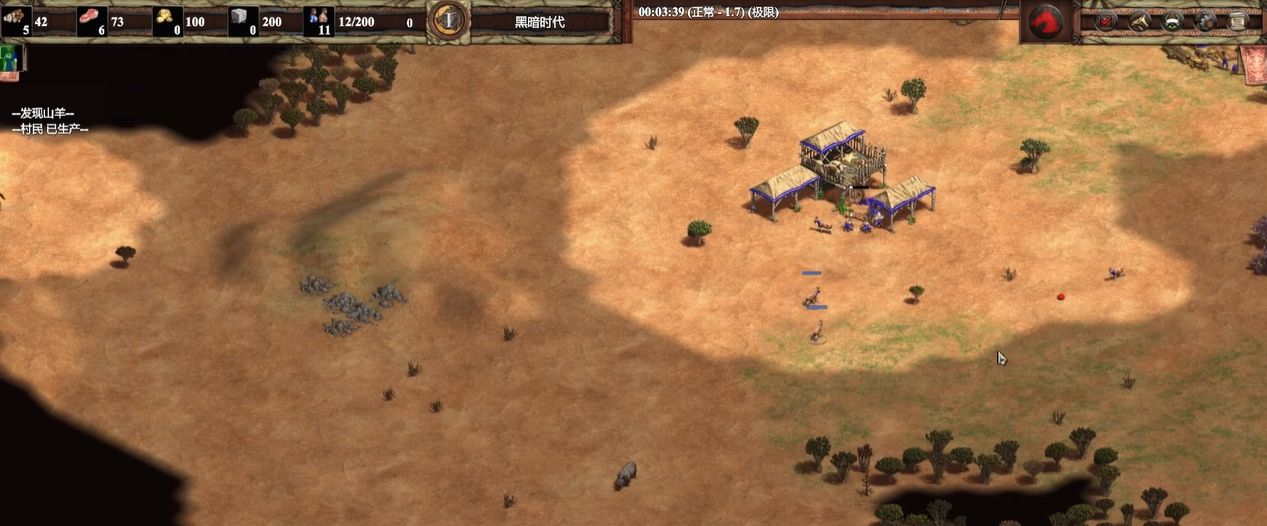This screenshot has height=526, width=1267.
Task: Select the stone resource icon
Action: coord(243,20)
